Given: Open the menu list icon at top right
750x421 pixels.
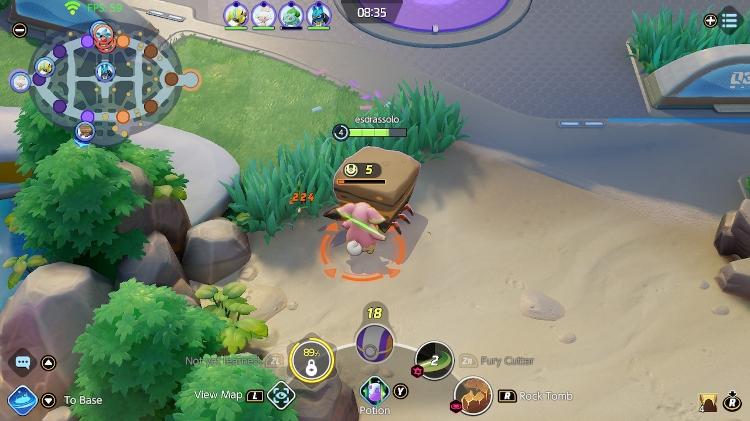Looking at the screenshot, I should (x=730, y=20).
